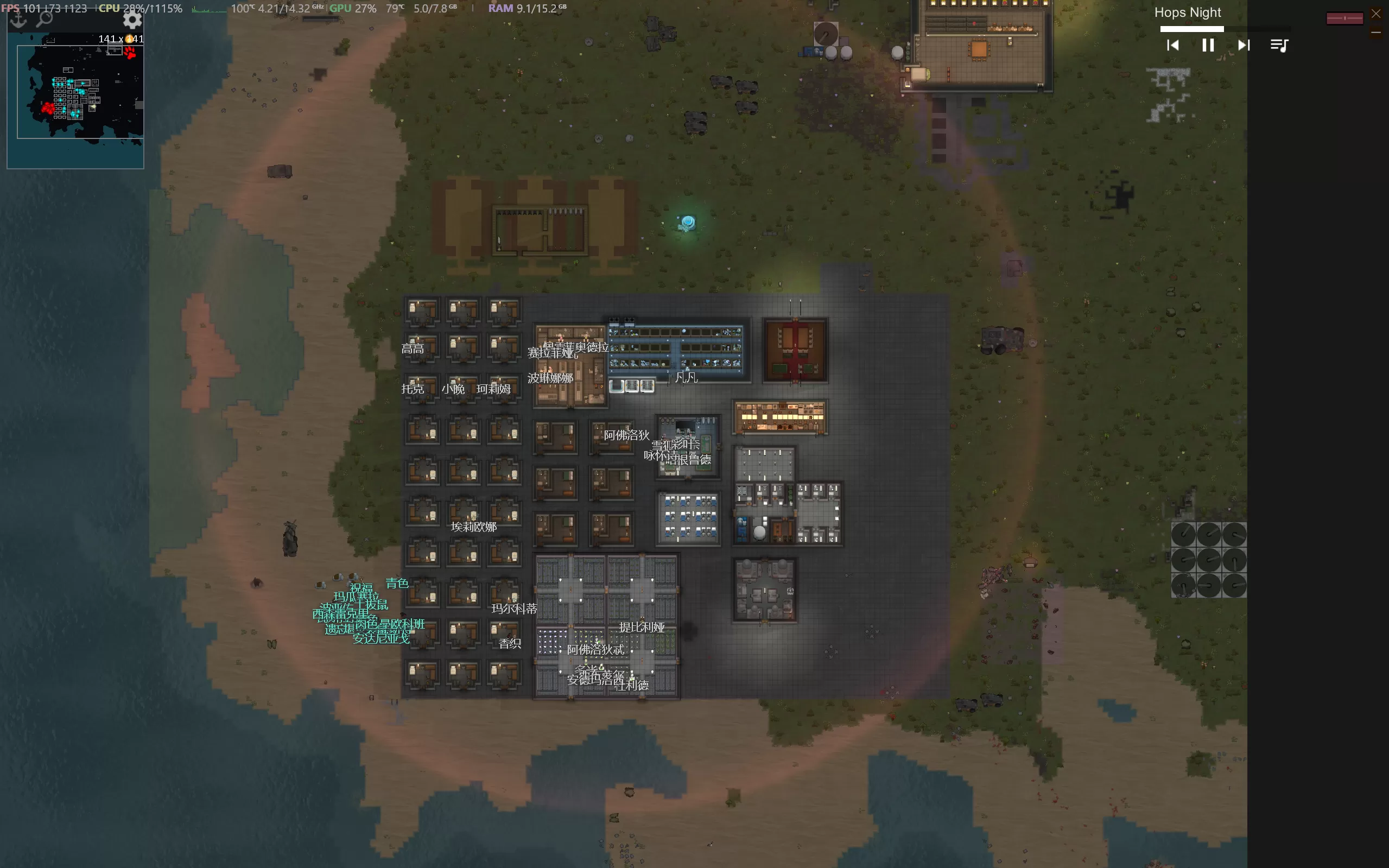Skip to the previous music track

coord(1172,46)
